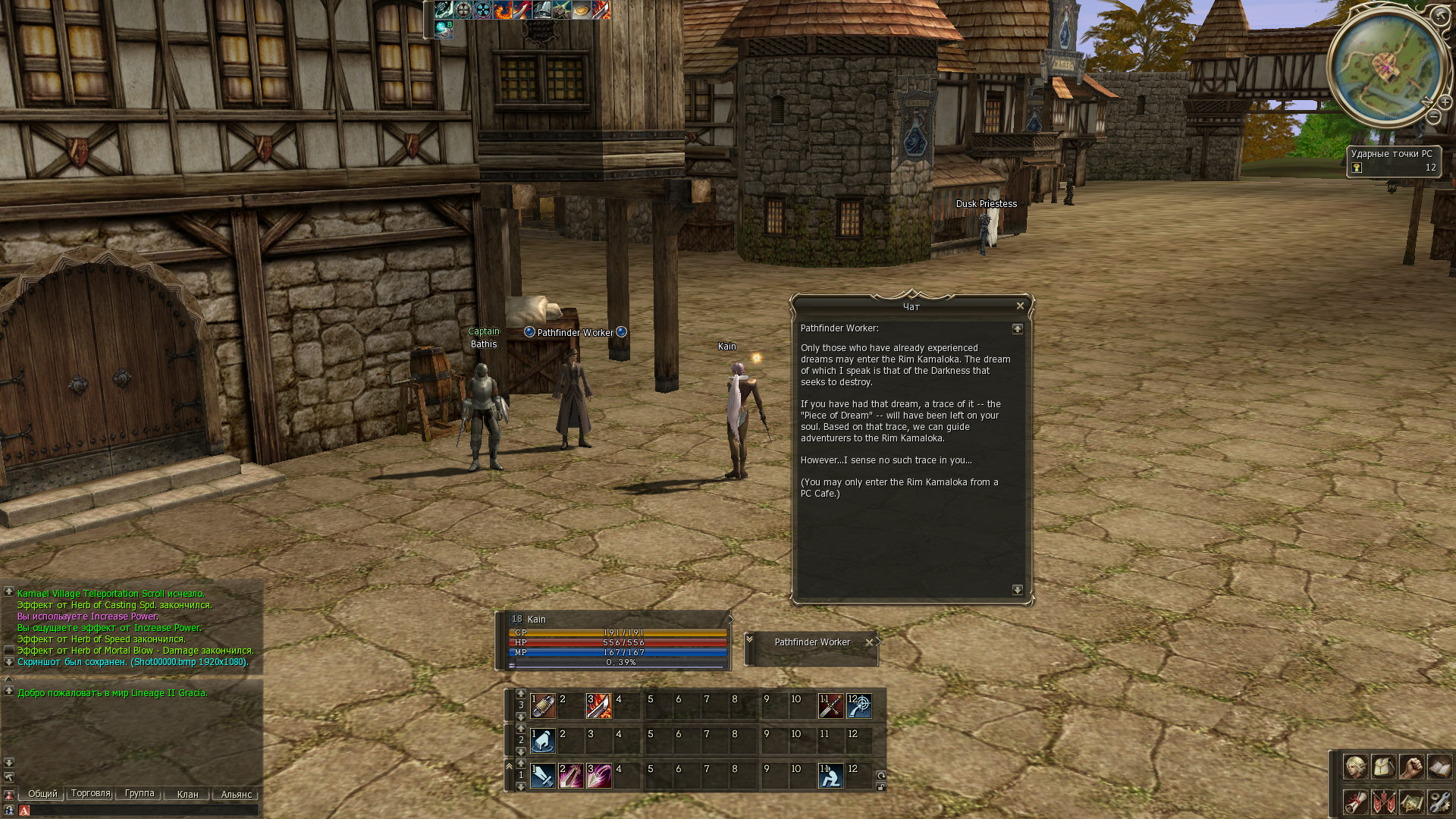Open the actions menu fist icon
Viewport: 1456px width, 819px height.
pos(1411,767)
